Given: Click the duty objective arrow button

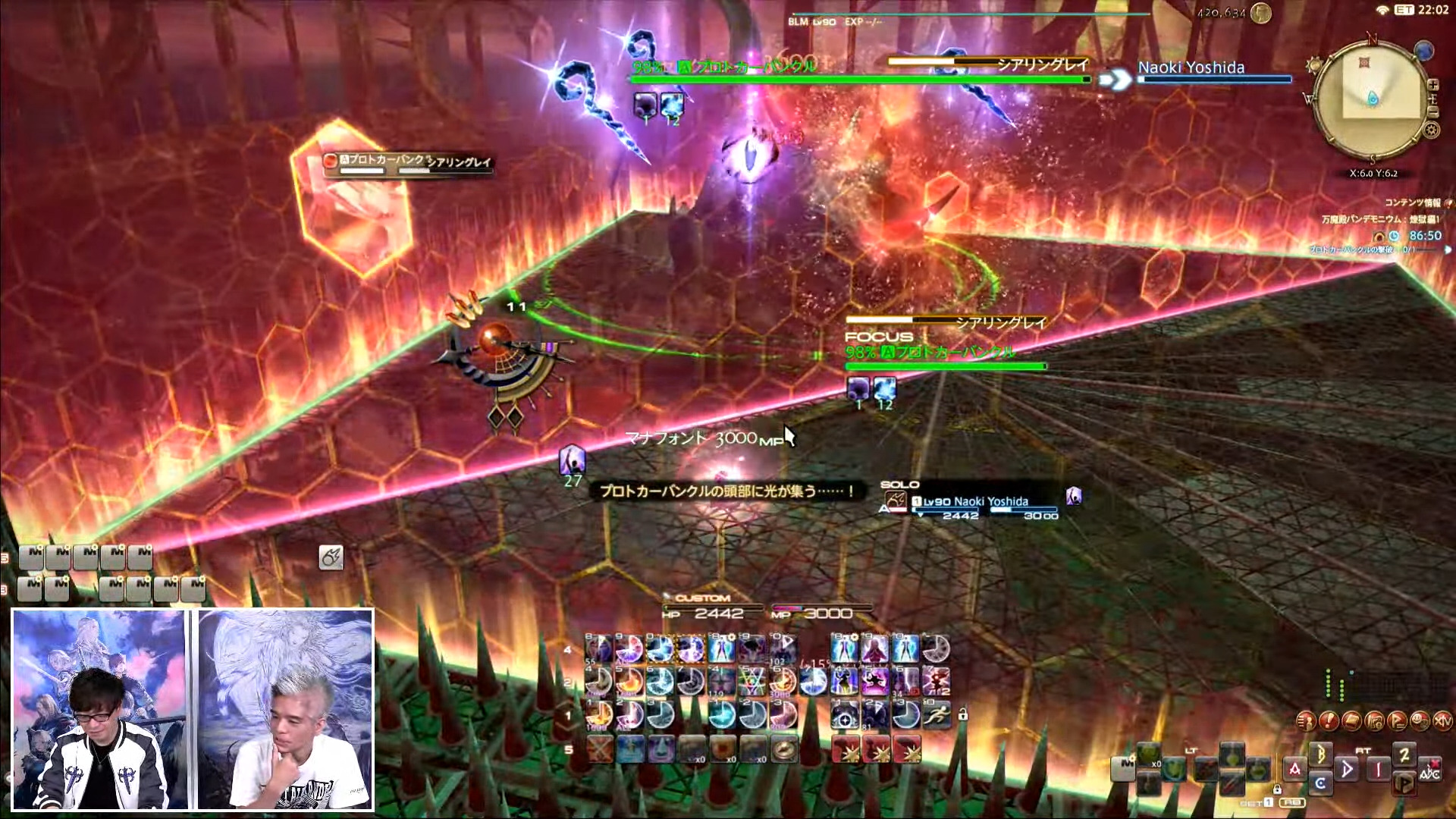Looking at the screenshot, I should coord(1448,249).
